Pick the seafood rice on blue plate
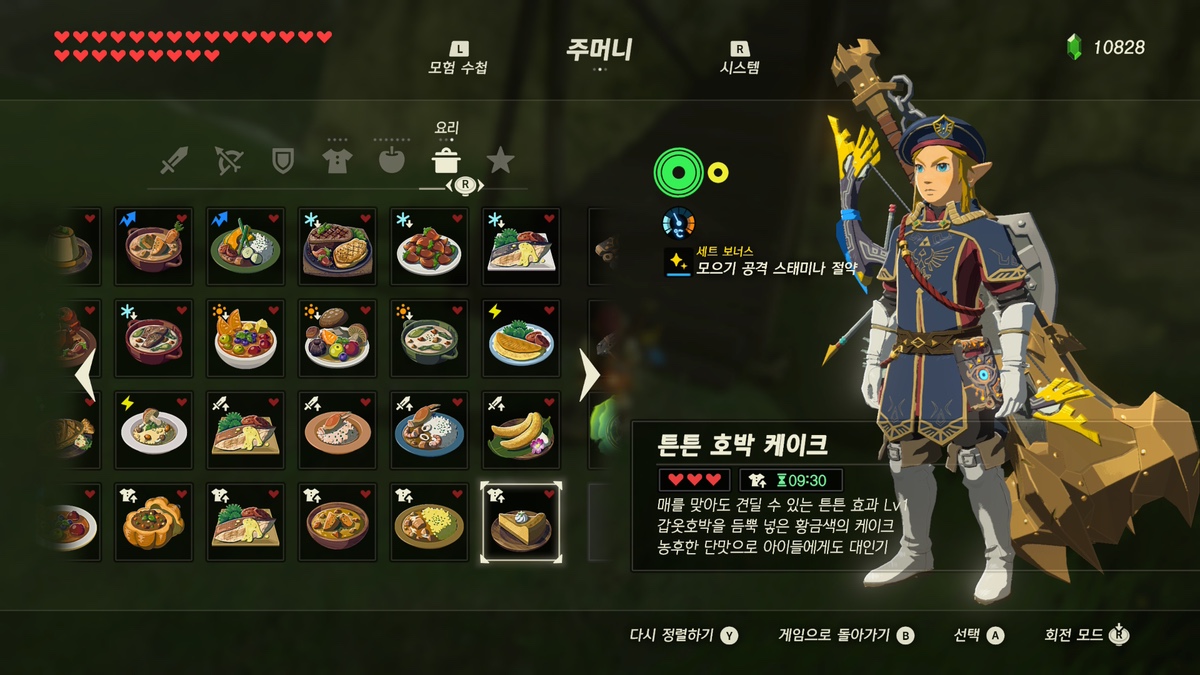The image size is (1200, 675). (x=429, y=430)
